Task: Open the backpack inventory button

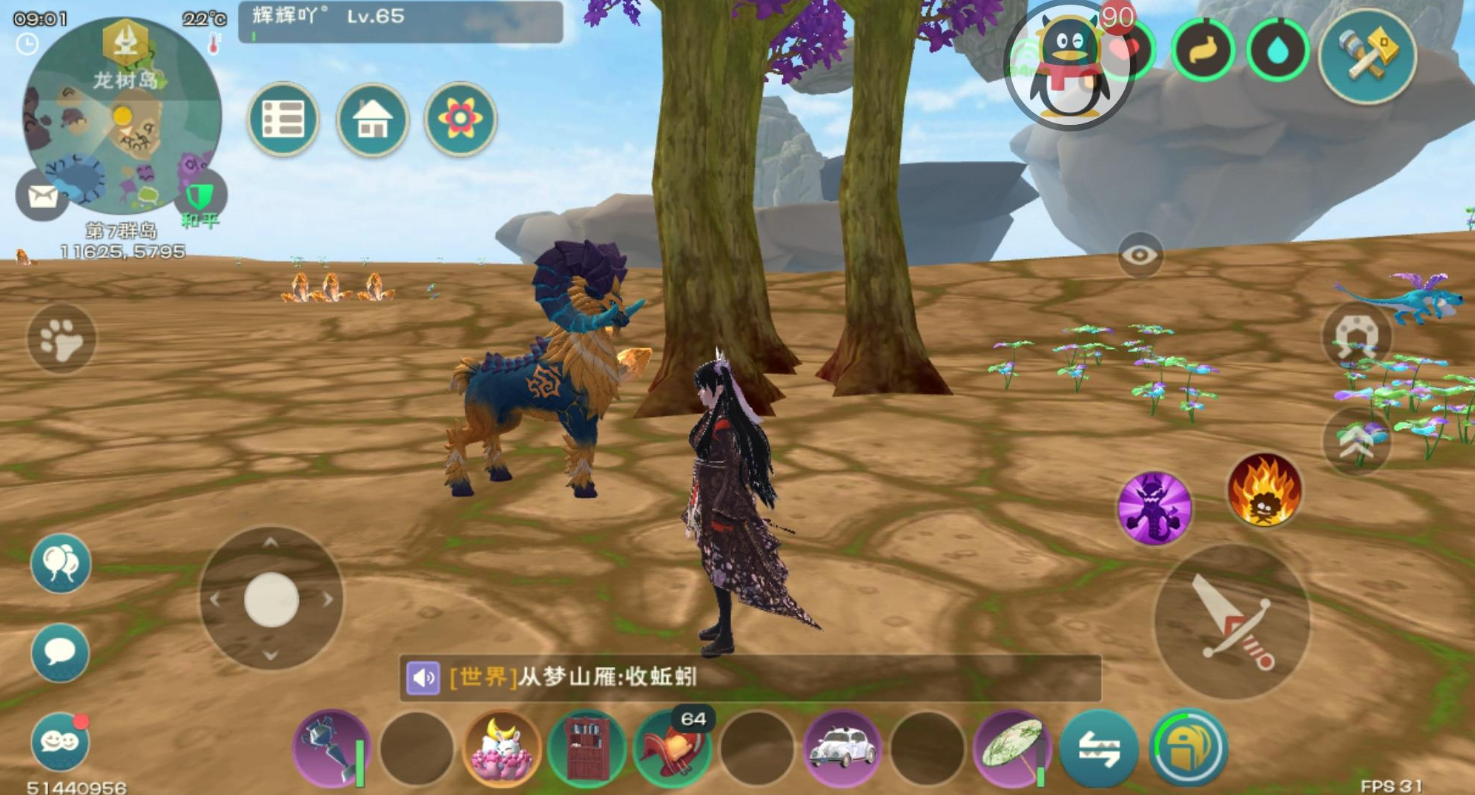Action: tap(1188, 747)
